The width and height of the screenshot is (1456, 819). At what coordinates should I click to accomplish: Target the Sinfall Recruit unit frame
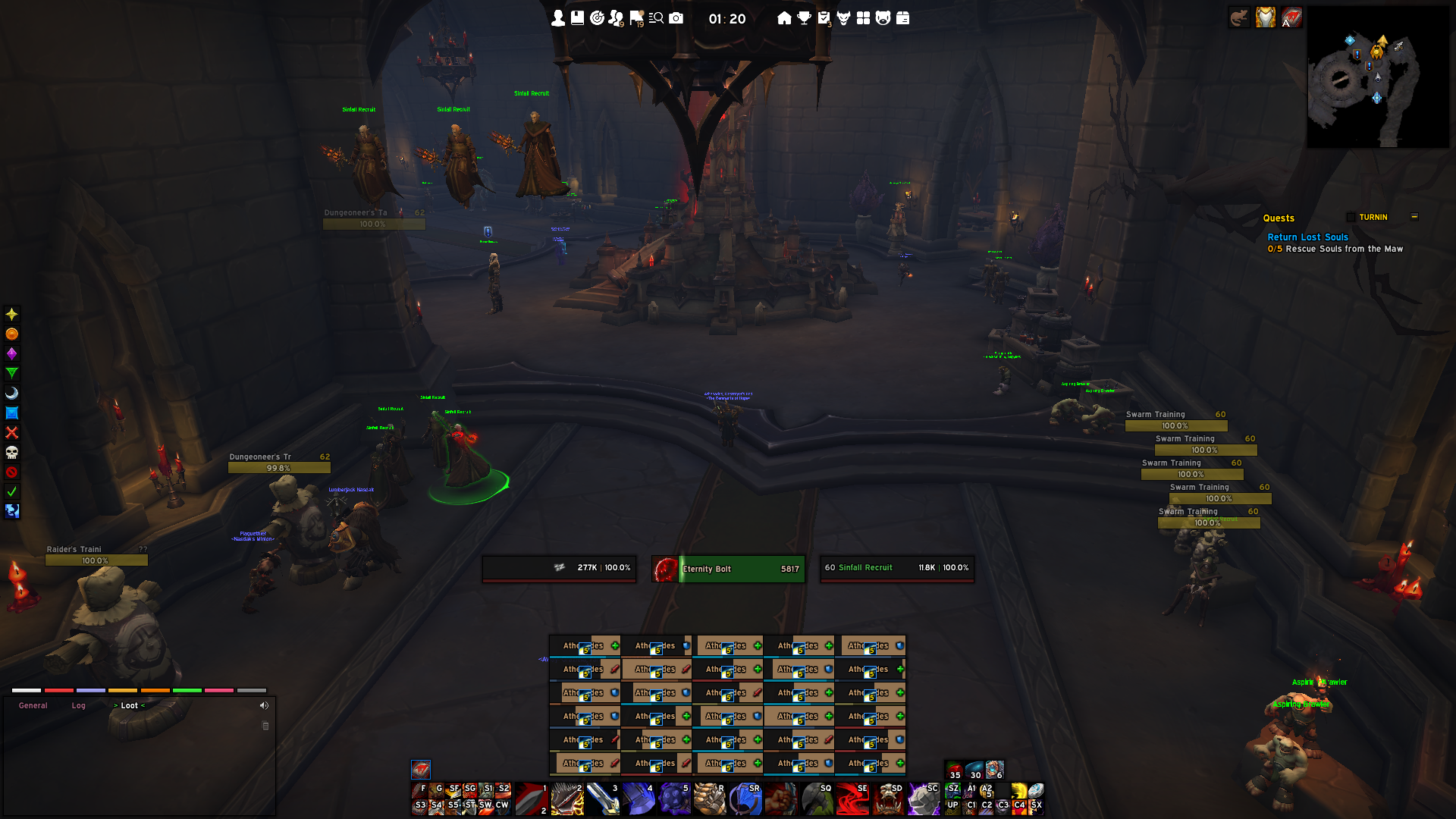[897, 568]
